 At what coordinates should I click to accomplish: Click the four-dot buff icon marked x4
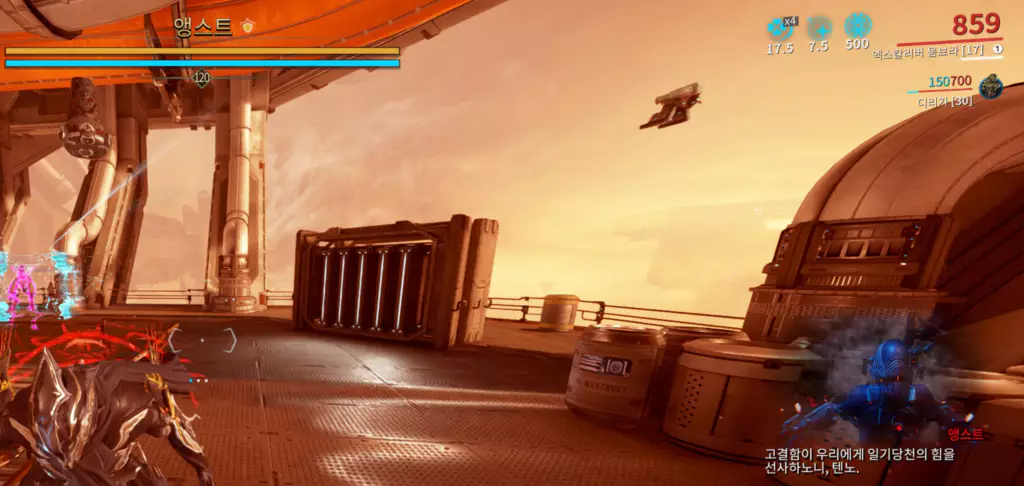(x=779, y=27)
